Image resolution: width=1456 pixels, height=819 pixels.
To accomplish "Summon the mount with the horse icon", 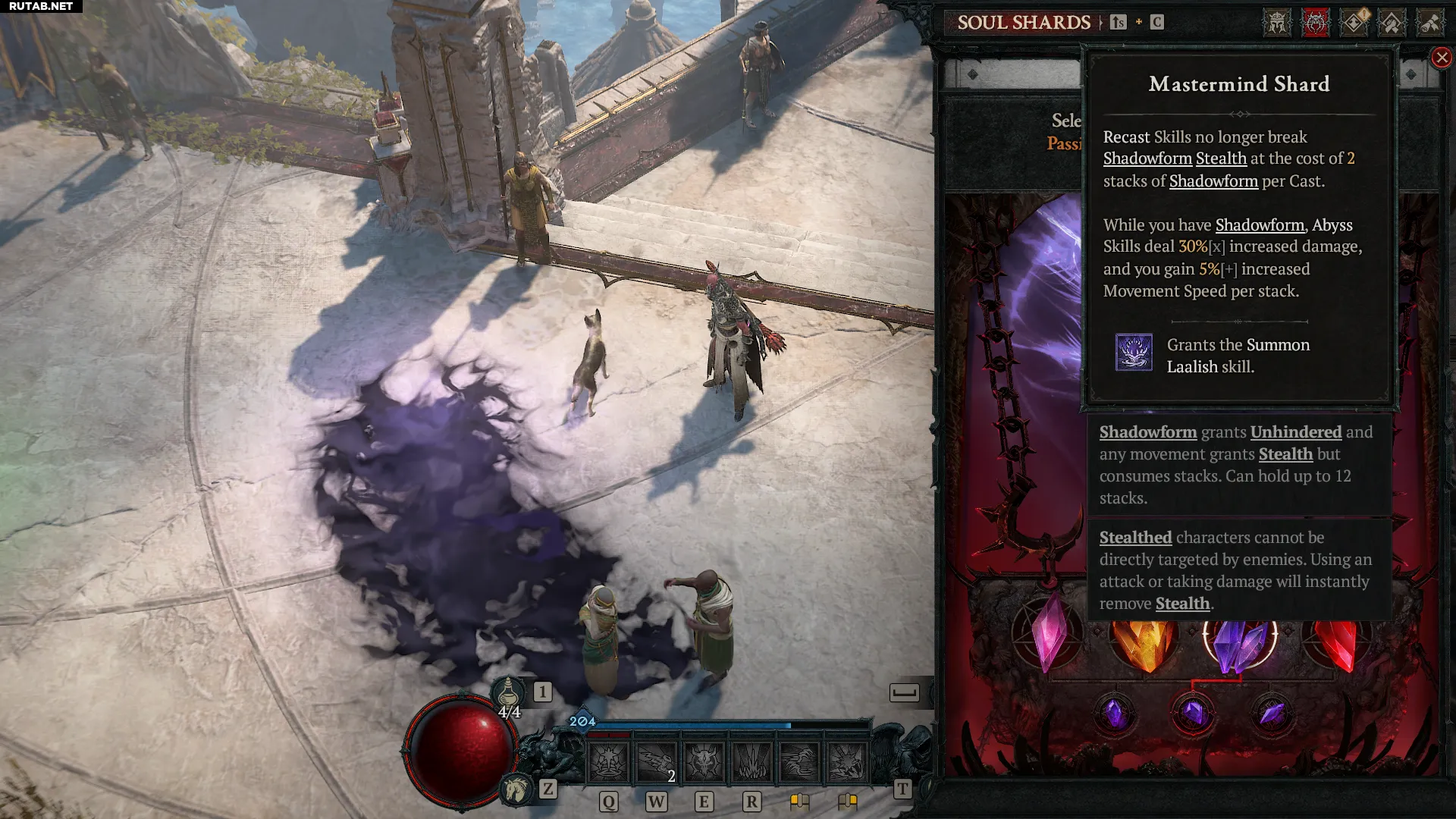I will 516,789.
